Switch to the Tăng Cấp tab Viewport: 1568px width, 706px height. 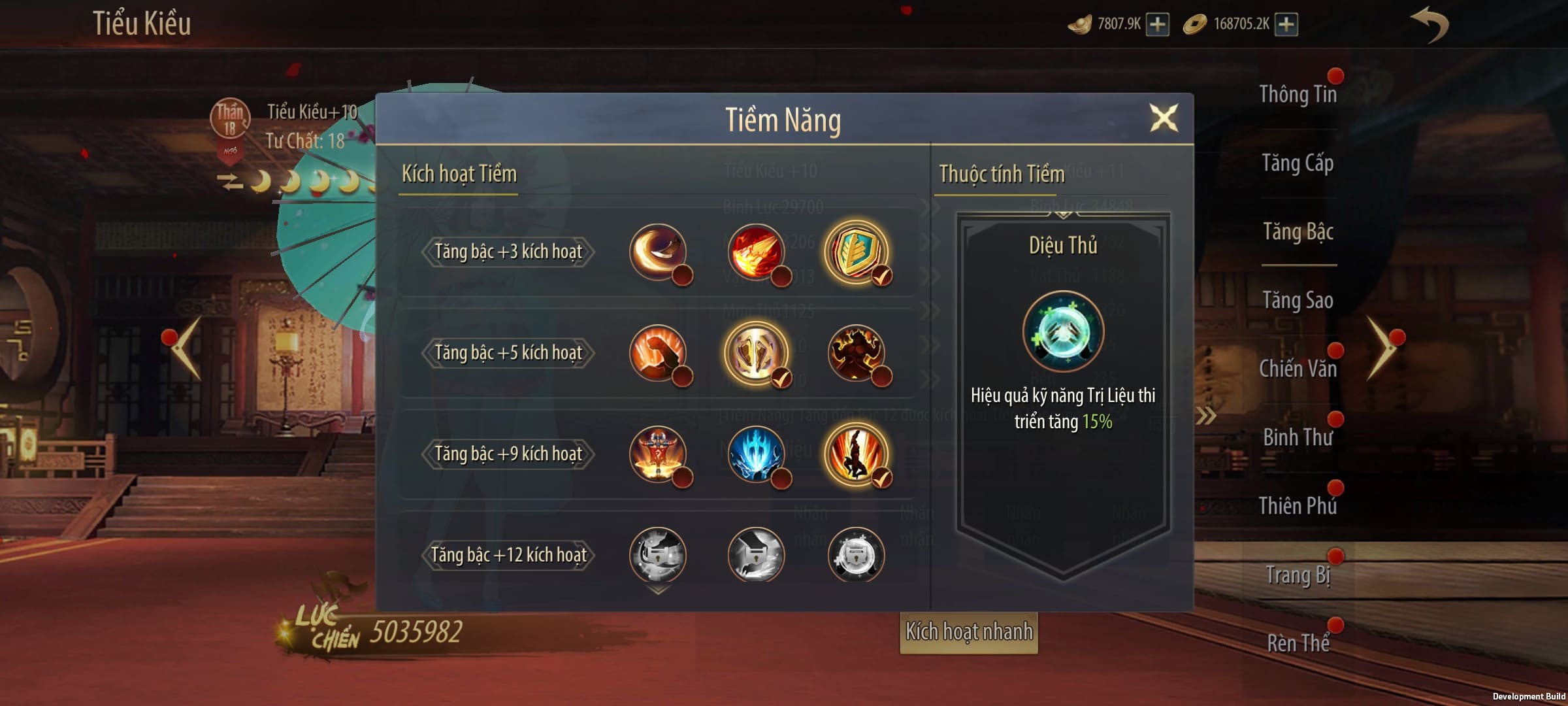click(1298, 163)
